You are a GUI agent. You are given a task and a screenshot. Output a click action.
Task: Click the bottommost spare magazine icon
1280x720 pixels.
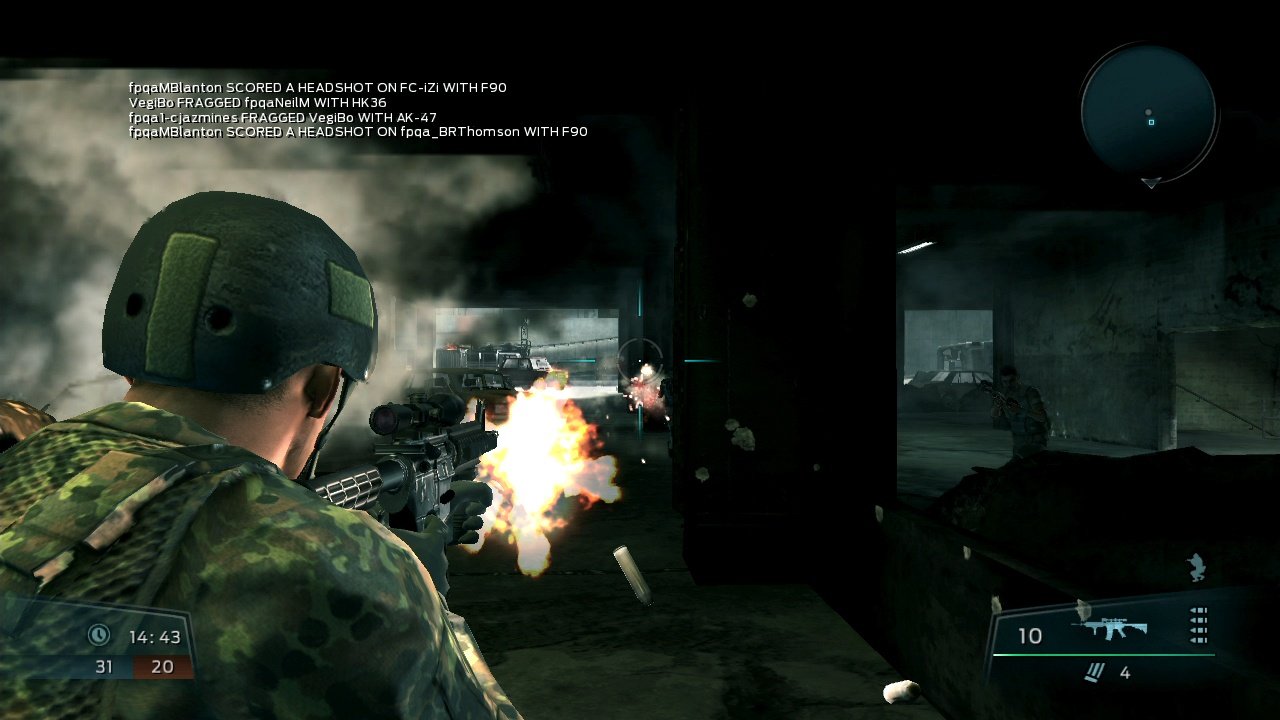click(x=1198, y=639)
